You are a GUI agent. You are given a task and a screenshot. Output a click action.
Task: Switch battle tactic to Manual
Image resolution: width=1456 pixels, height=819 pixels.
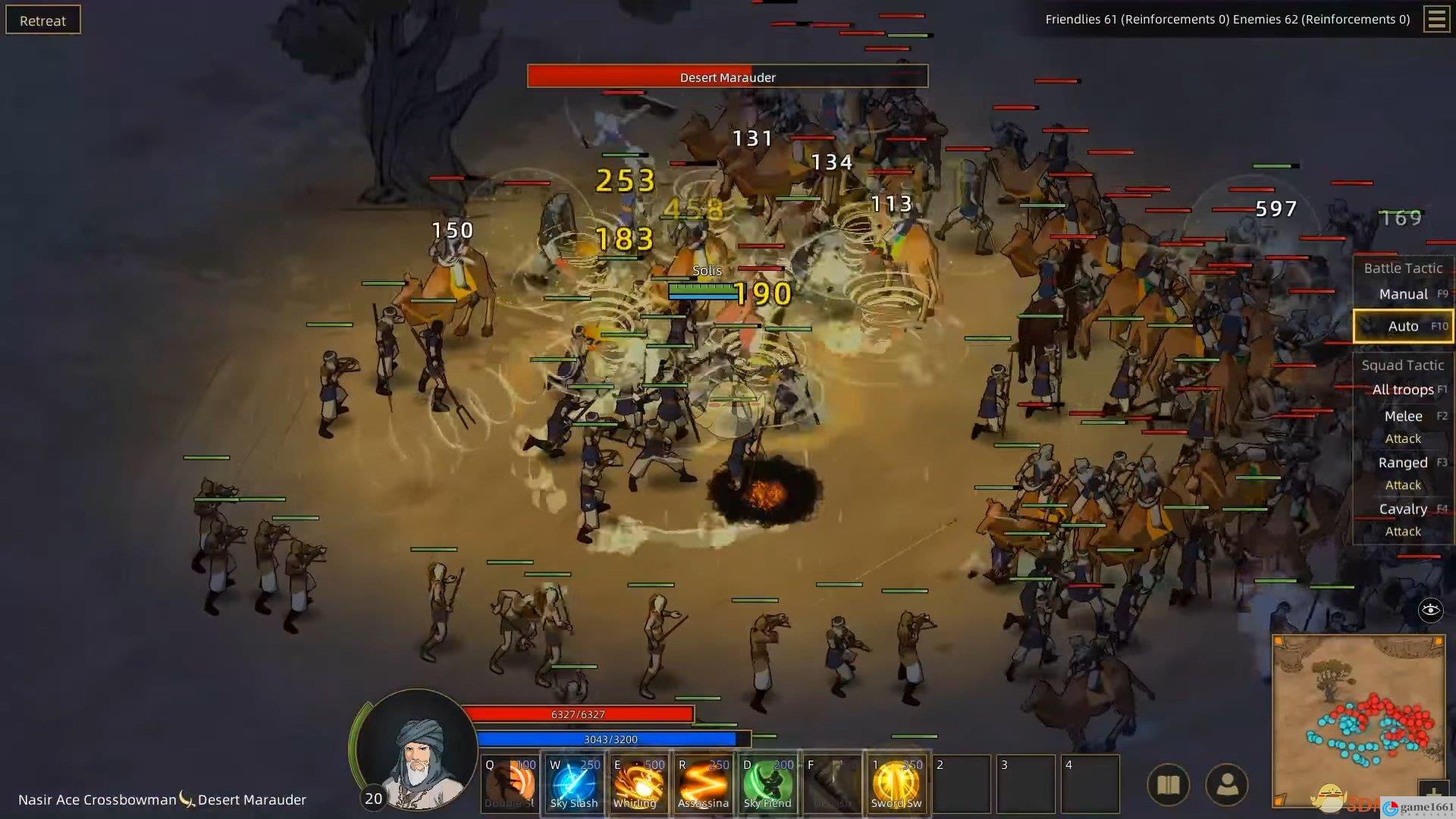[1403, 294]
